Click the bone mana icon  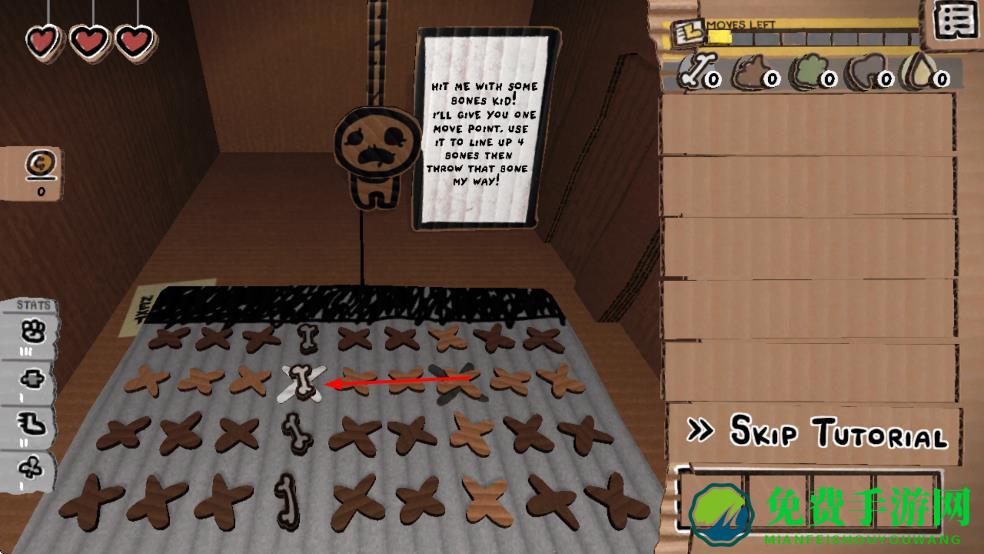coord(699,72)
